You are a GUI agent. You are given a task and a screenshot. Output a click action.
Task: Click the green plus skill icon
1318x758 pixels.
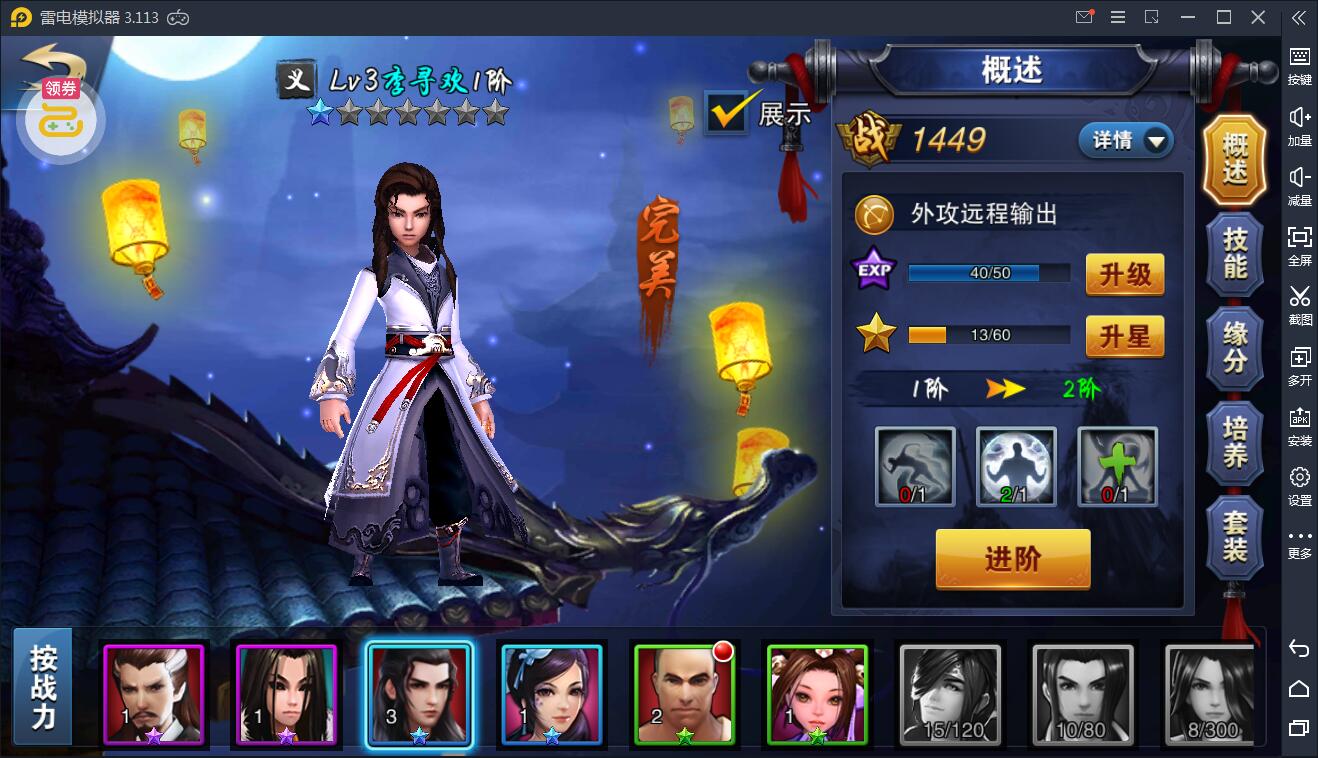pos(1117,465)
